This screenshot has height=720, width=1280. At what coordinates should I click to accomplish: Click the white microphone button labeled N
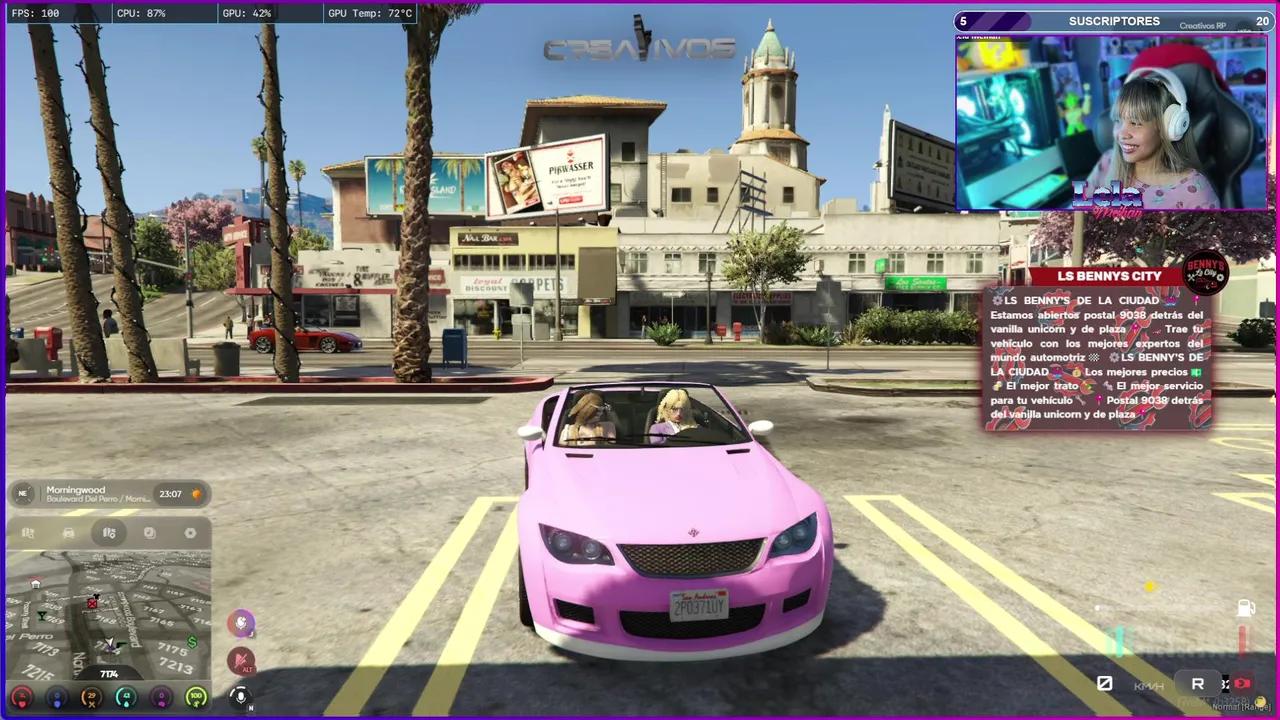241,697
